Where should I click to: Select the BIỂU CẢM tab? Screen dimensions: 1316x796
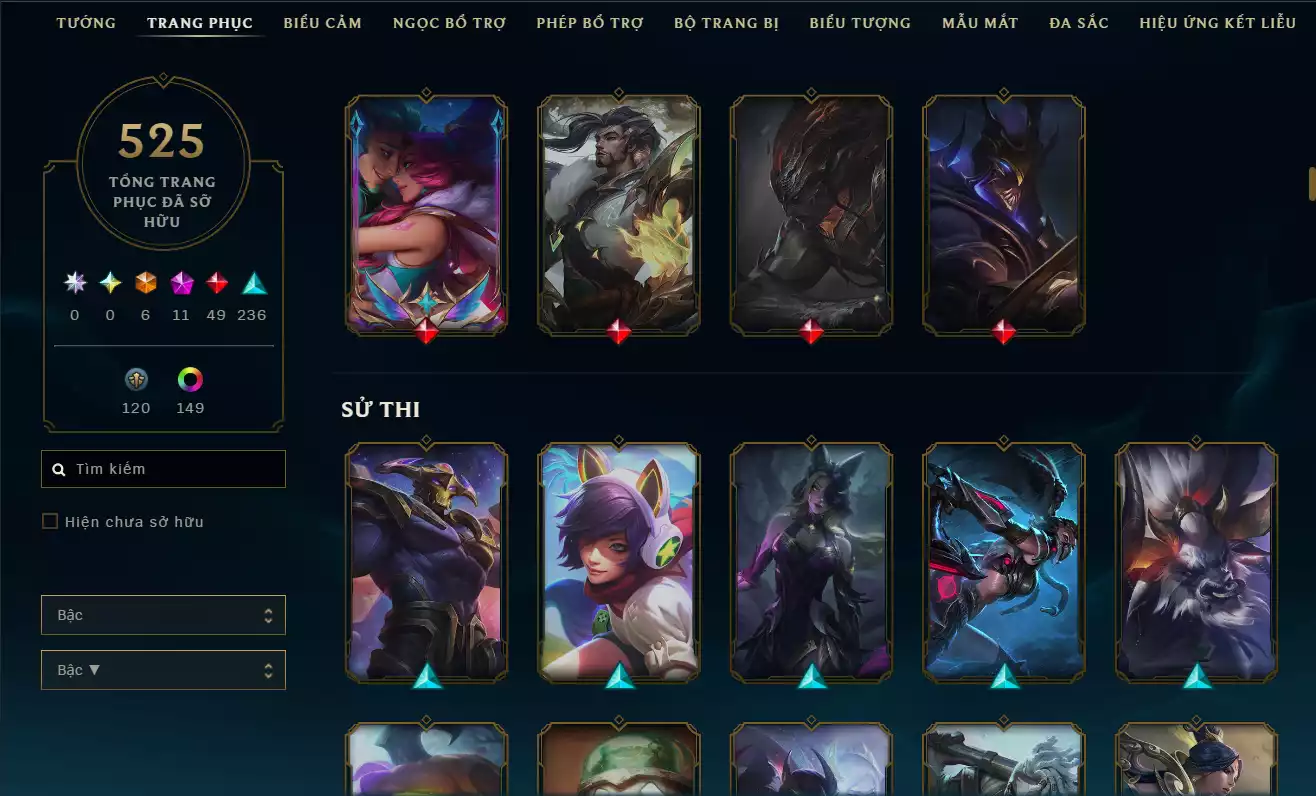[x=322, y=22]
